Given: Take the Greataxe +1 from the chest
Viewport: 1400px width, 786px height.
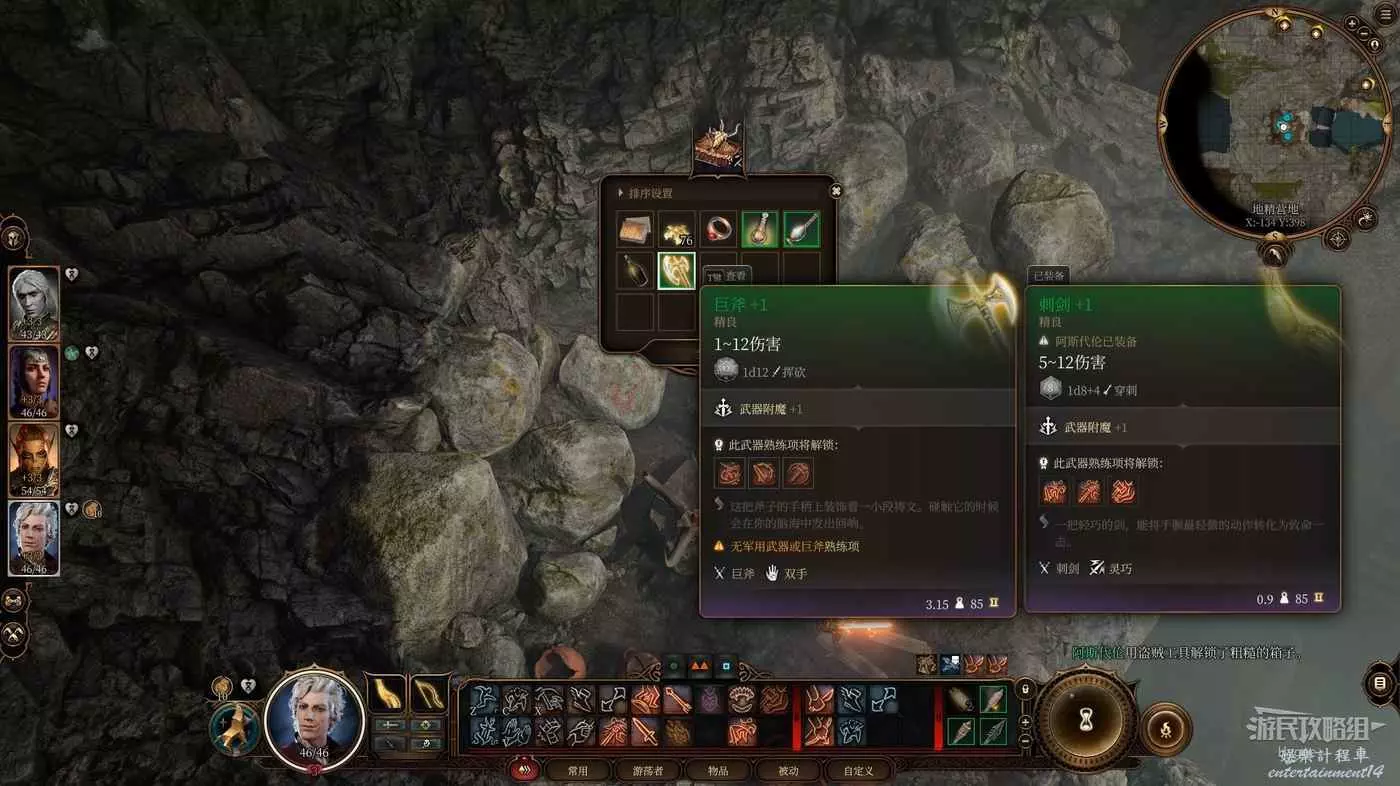Looking at the screenshot, I should click(x=676, y=270).
